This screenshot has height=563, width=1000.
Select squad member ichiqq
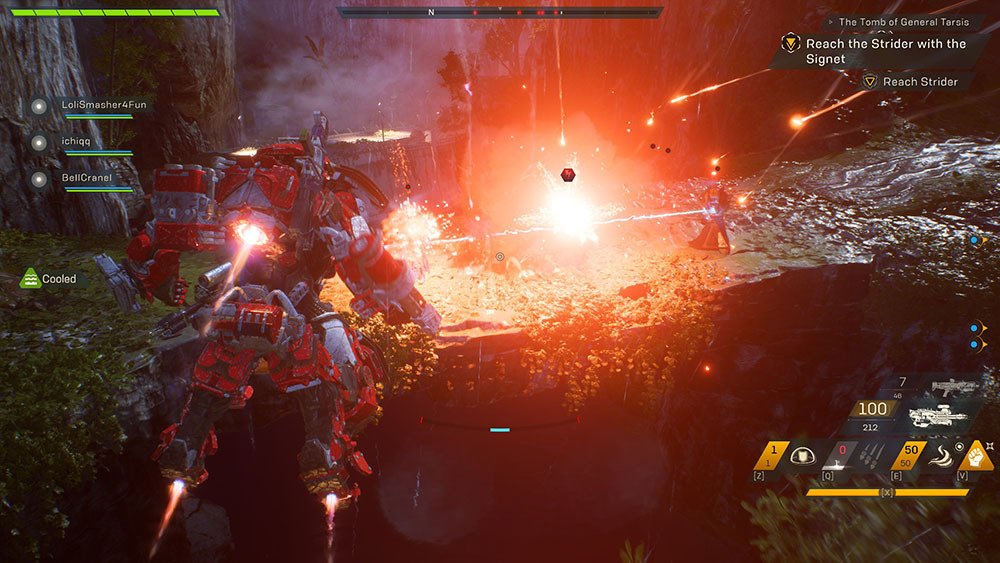[x=78, y=142]
